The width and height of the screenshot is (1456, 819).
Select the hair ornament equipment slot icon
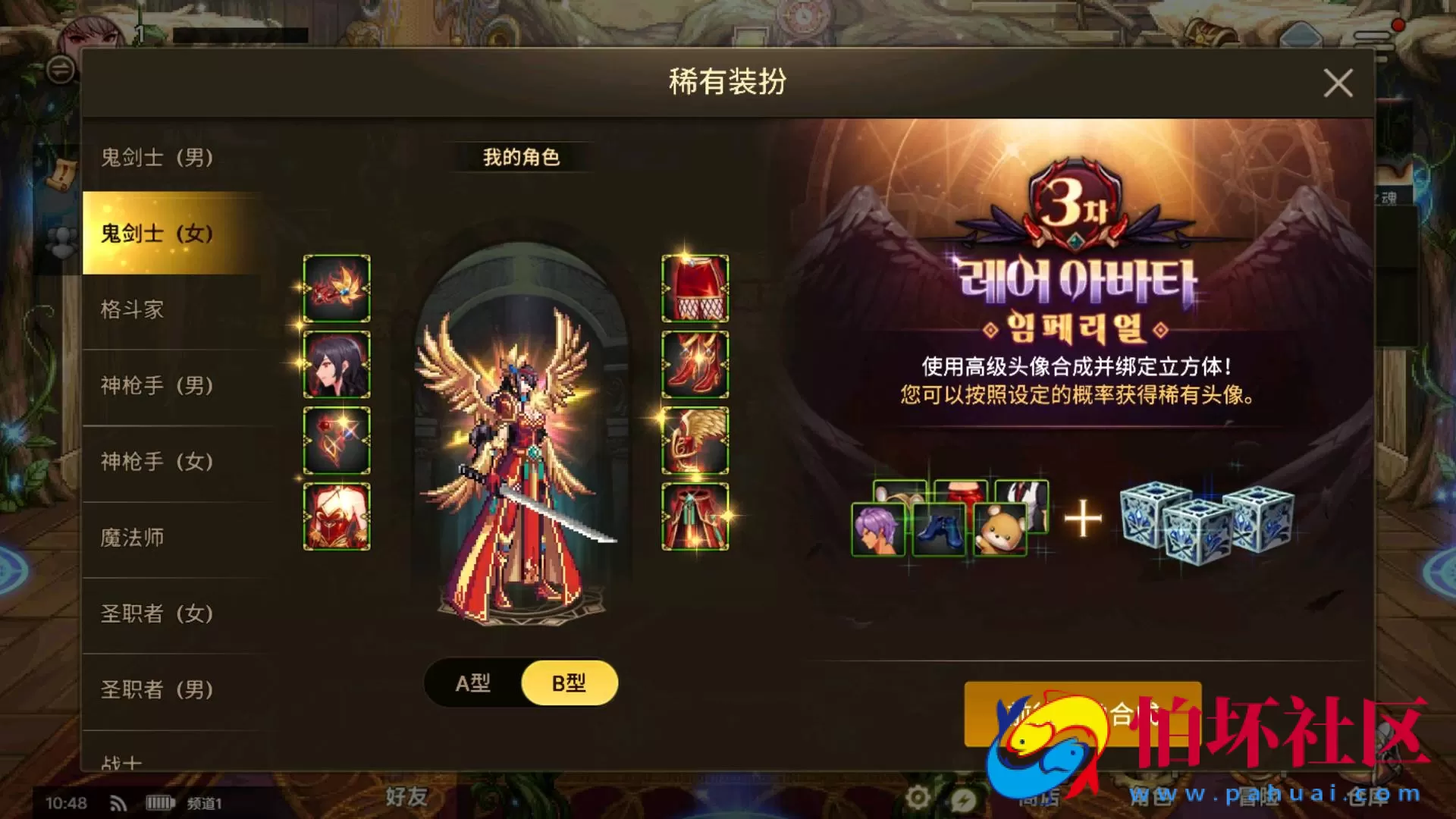point(336,288)
